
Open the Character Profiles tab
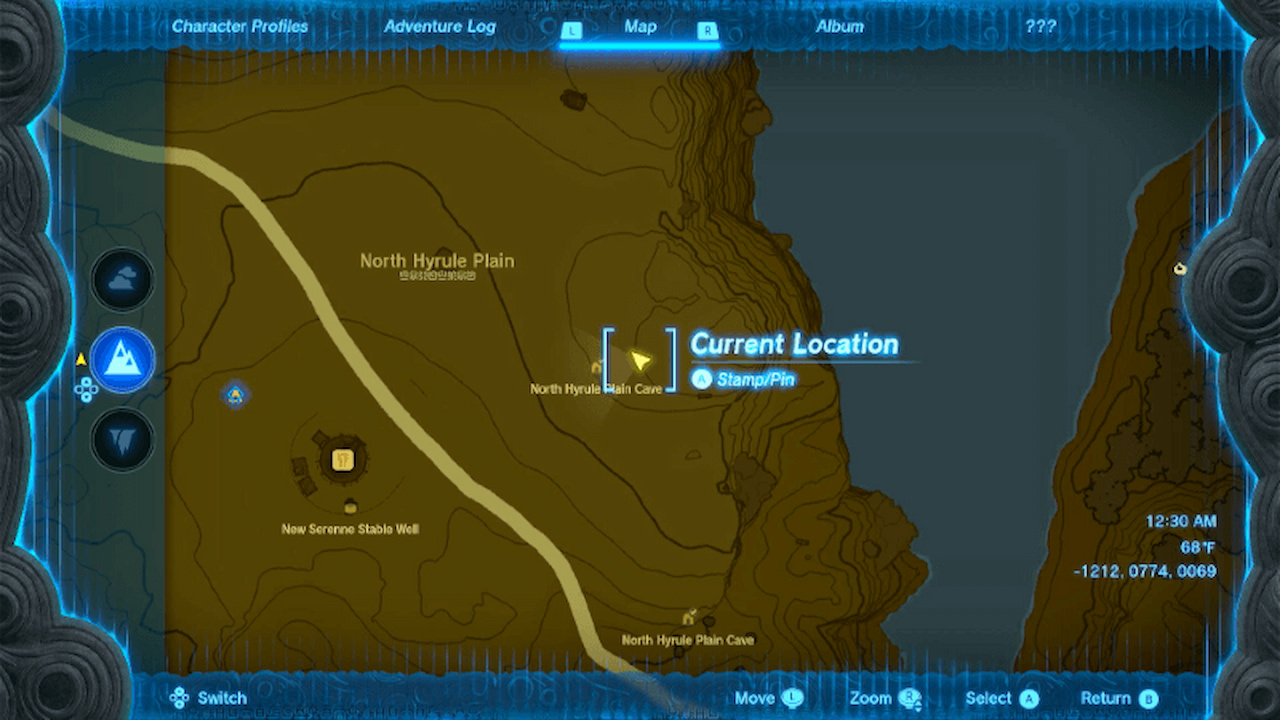[240, 26]
